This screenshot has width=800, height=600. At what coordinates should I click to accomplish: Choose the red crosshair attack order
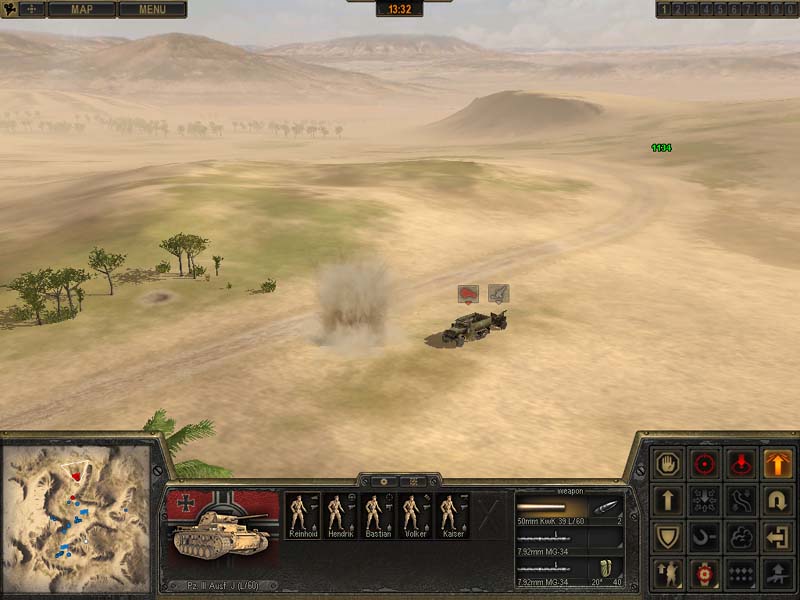705,464
